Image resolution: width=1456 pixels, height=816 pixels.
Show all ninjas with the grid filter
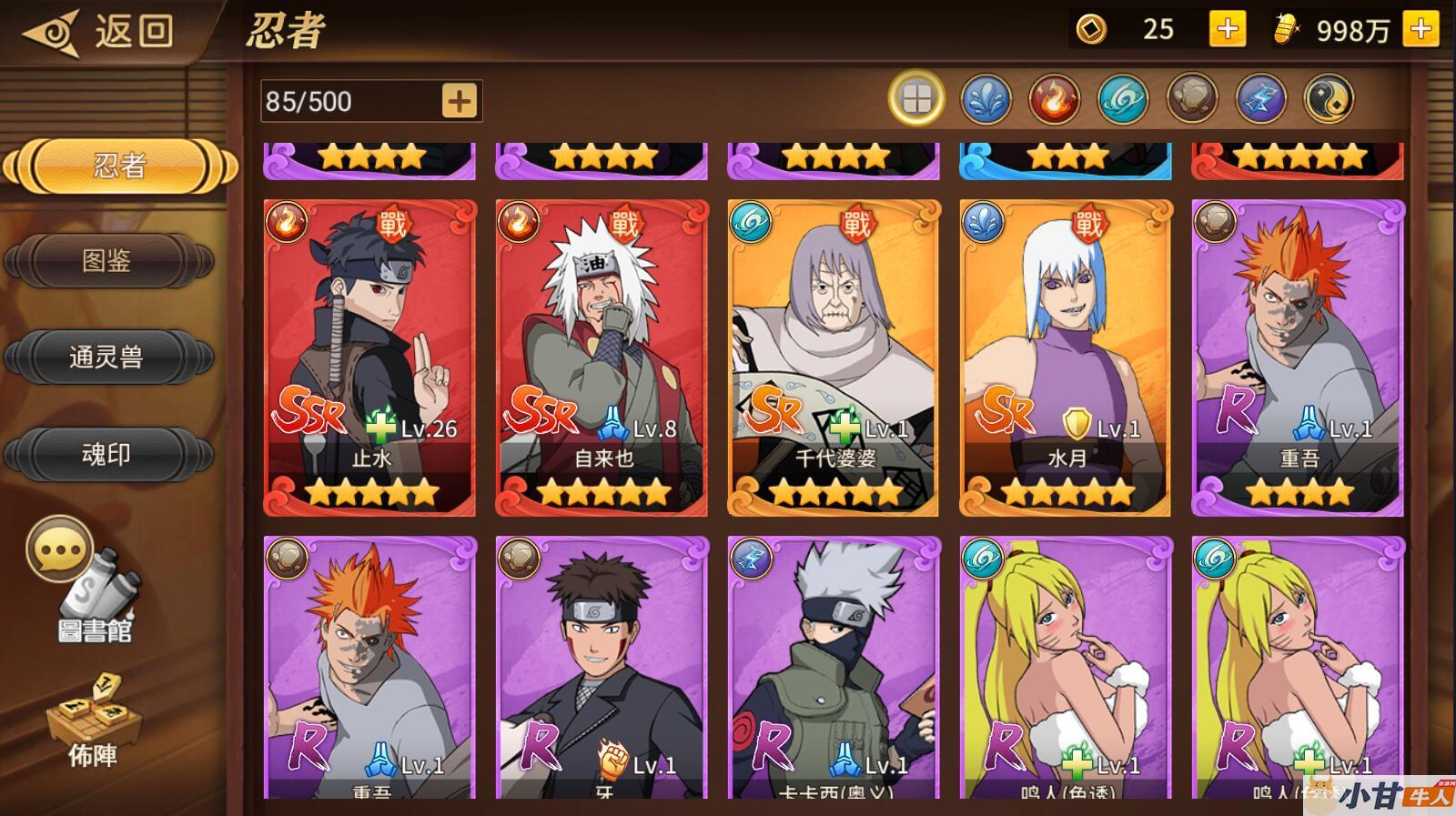916,98
